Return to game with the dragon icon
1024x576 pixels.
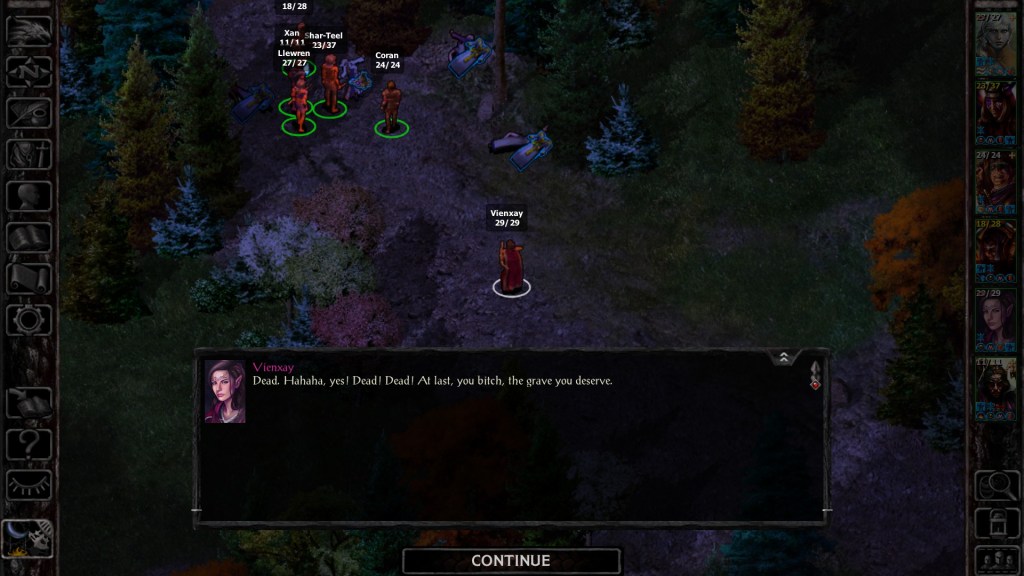(x=29, y=31)
